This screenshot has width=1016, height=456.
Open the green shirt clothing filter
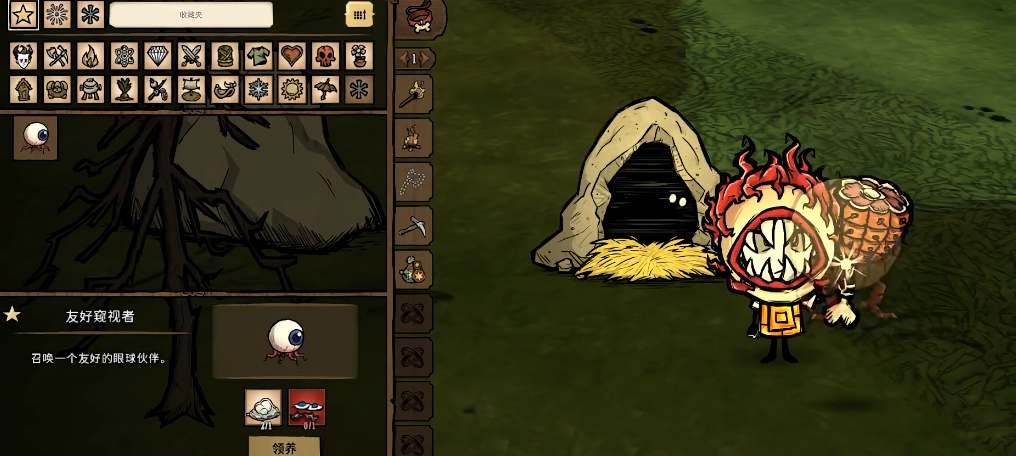click(258, 56)
